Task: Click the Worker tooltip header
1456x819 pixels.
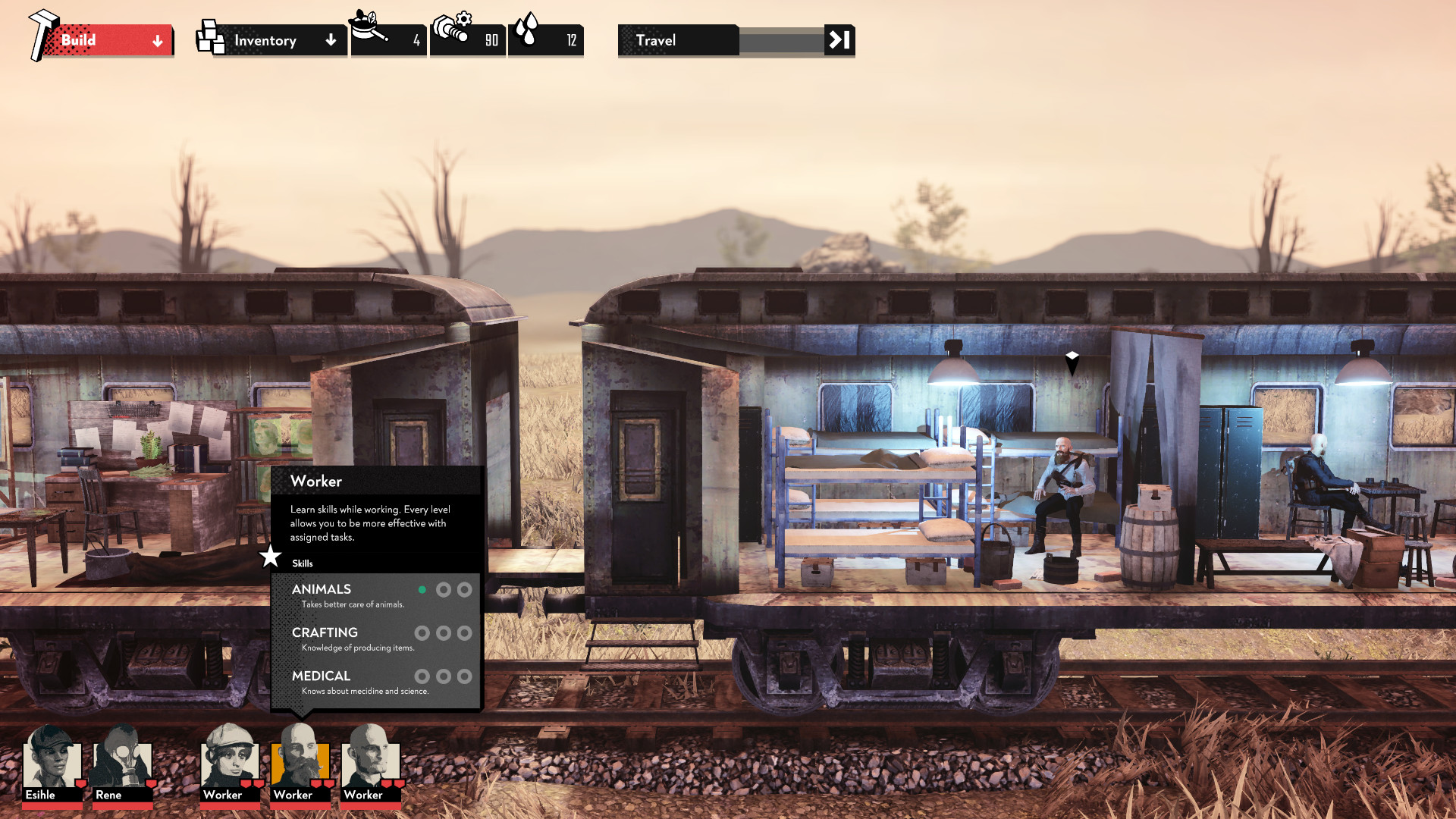Action: click(x=316, y=481)
